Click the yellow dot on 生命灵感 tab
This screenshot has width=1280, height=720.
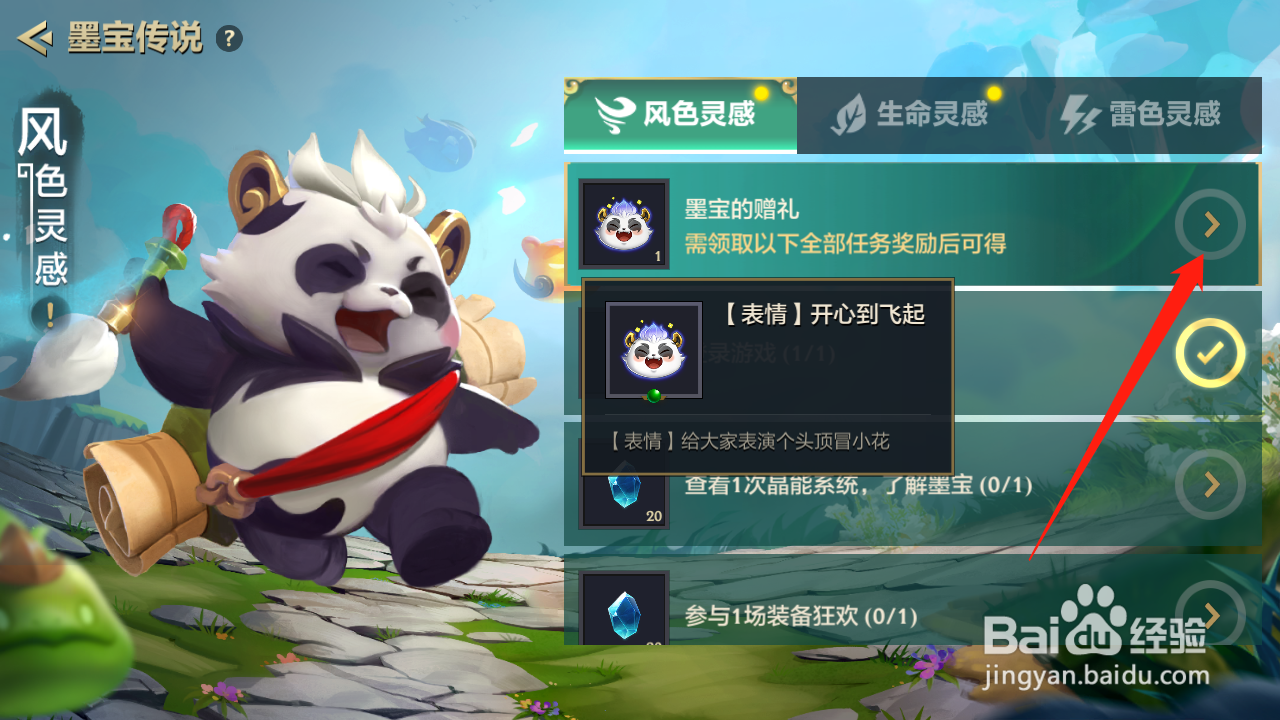tap(992, 92)
